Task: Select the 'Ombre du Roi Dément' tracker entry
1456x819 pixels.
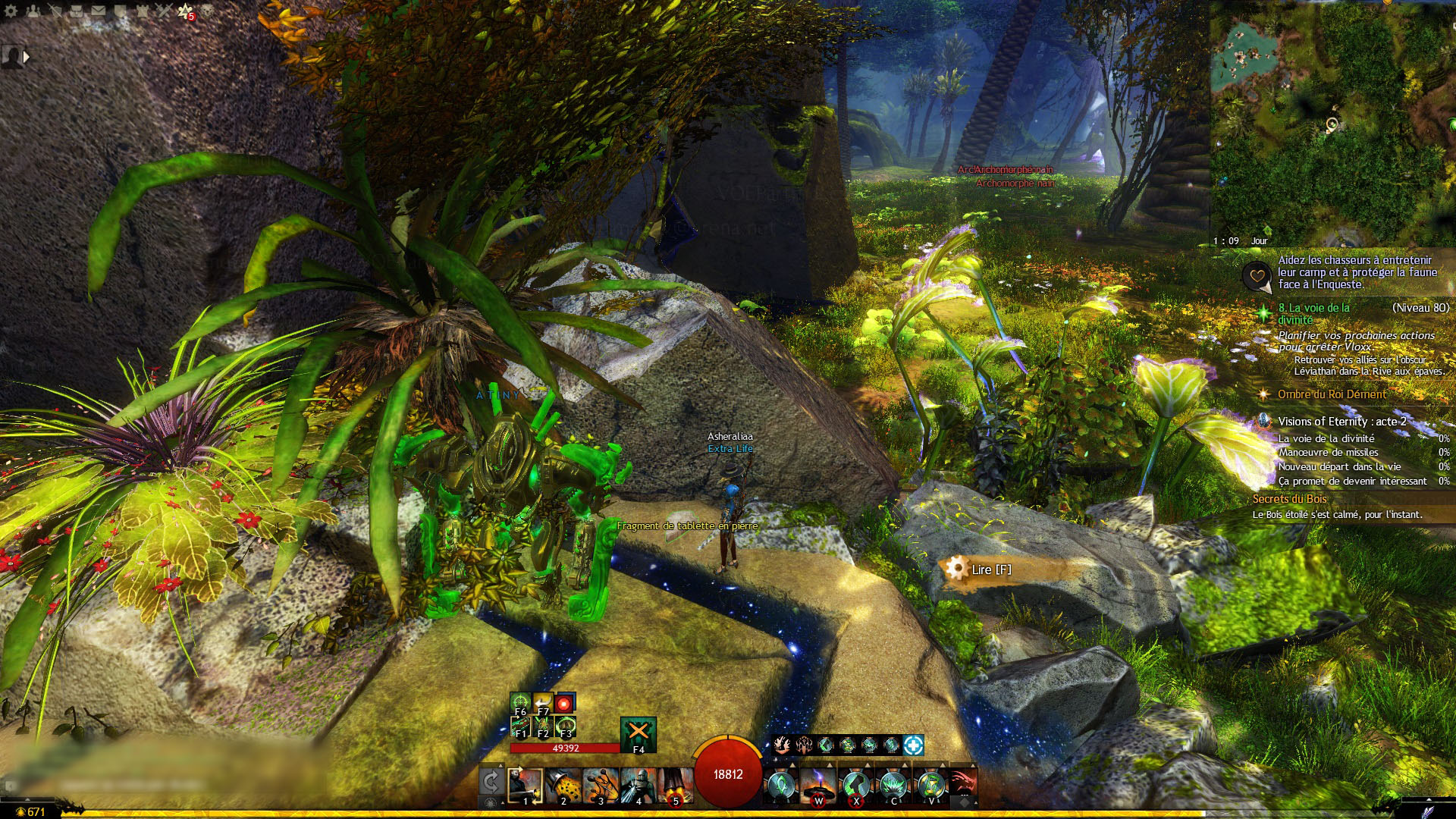Action: click(1331, 394)
